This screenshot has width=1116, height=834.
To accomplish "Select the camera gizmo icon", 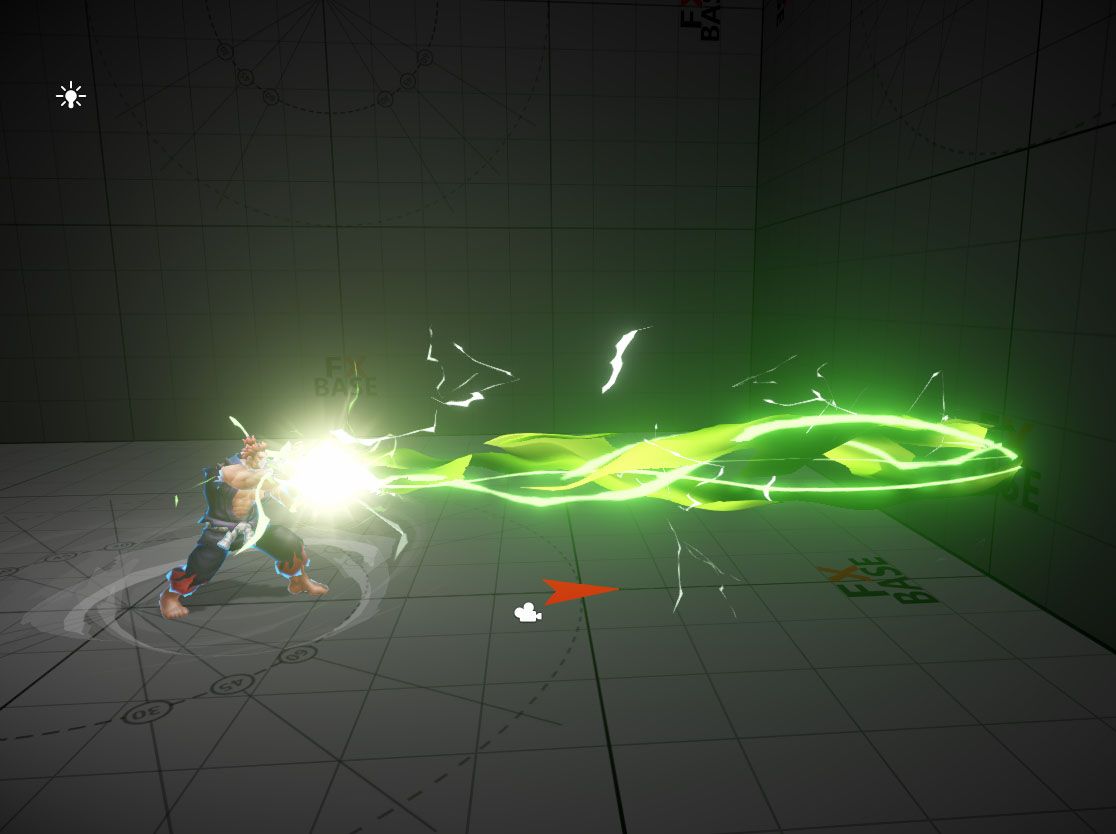I will click(x=528, y=612).
